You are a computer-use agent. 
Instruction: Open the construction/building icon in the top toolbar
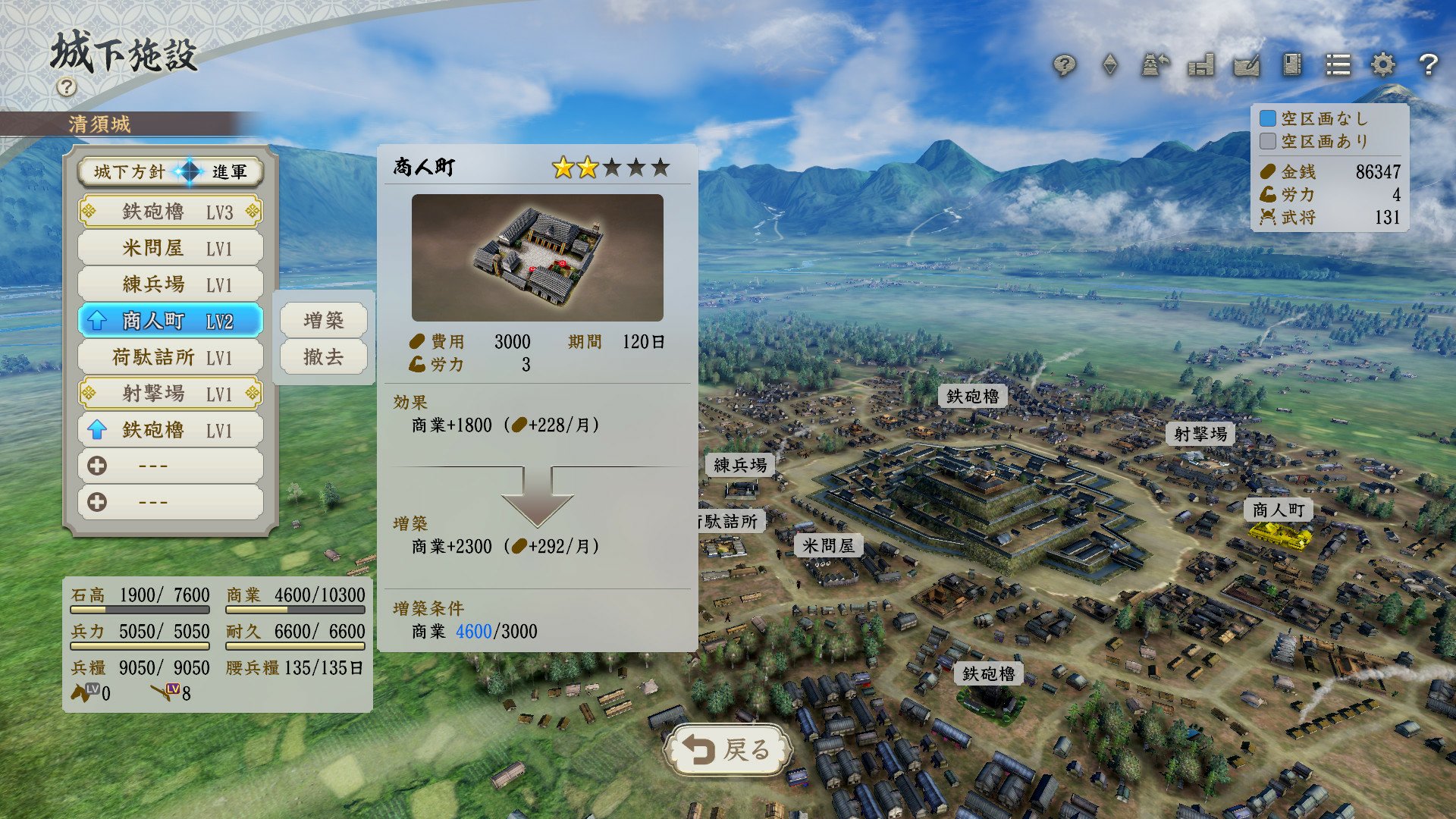pos(1200,67)
